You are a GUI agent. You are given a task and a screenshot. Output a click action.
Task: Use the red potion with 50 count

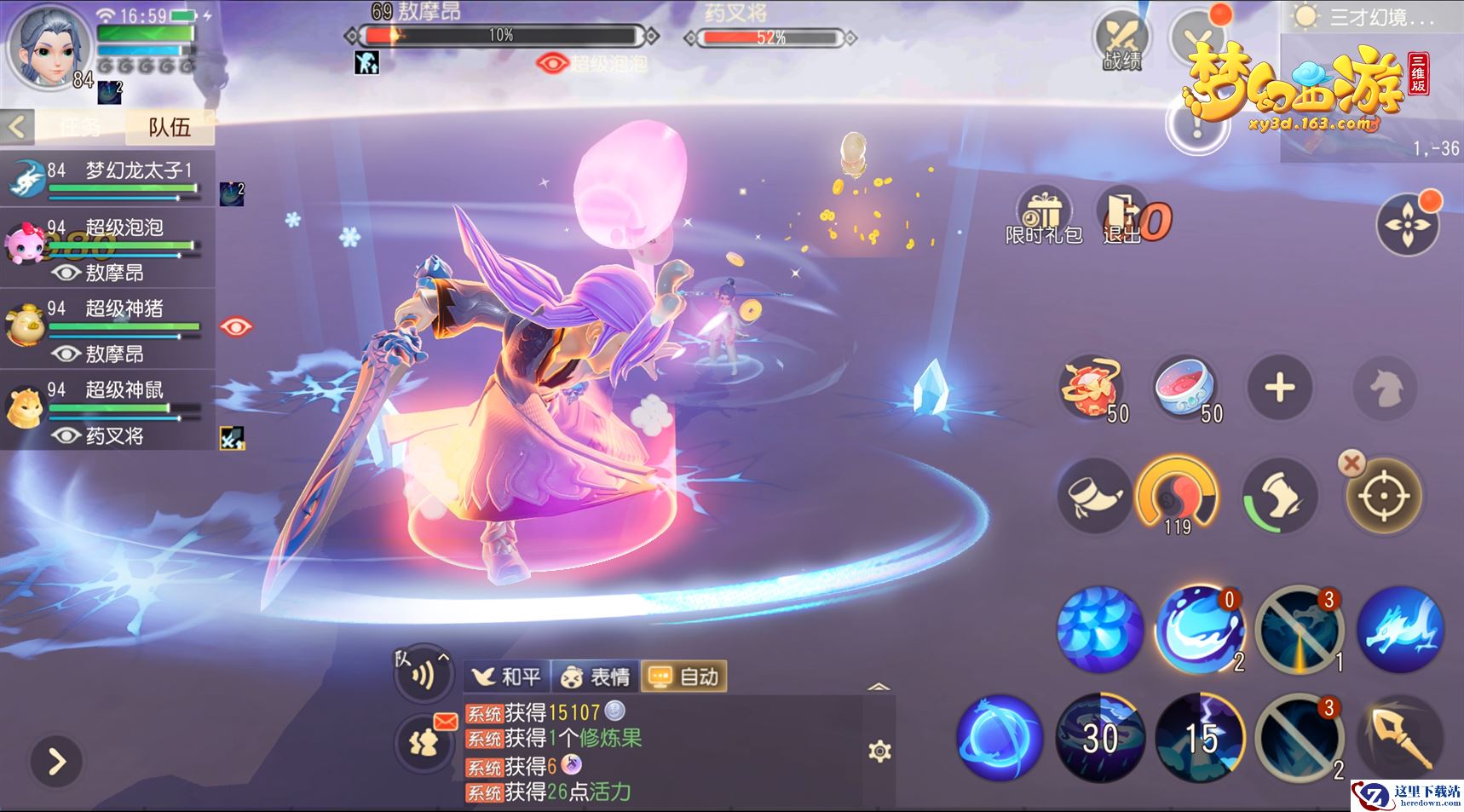(x=1091, y=389)
